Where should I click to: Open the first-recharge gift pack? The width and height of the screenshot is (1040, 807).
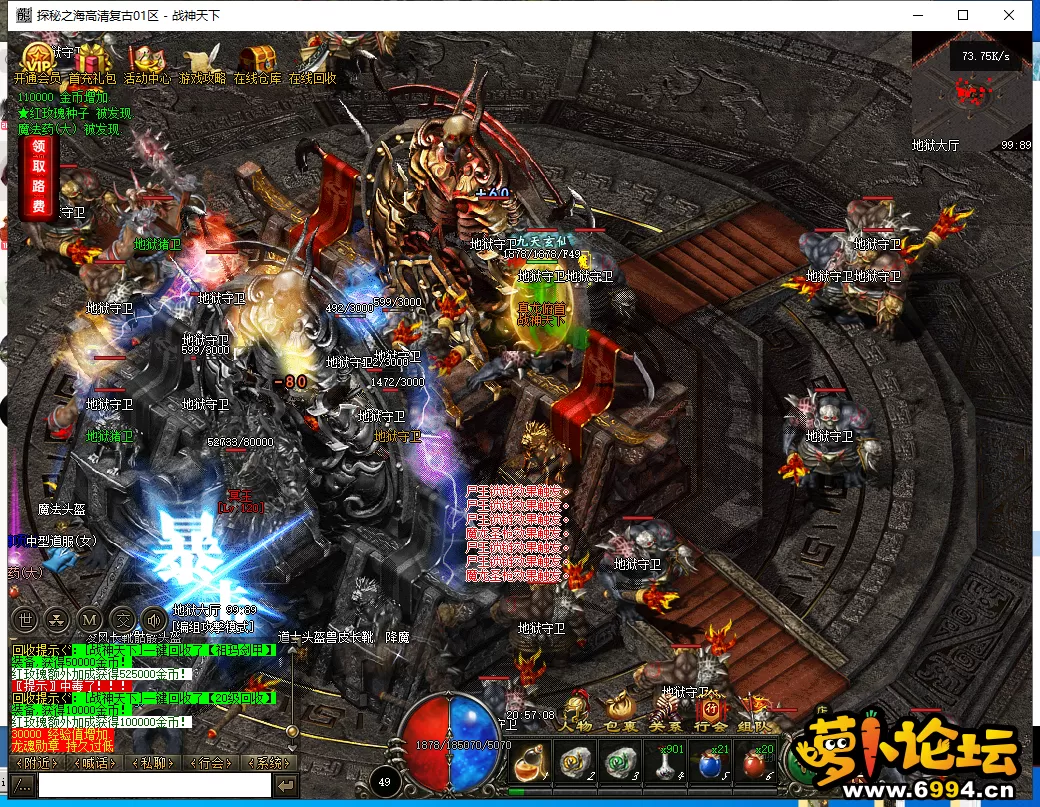tap(93, 58)
